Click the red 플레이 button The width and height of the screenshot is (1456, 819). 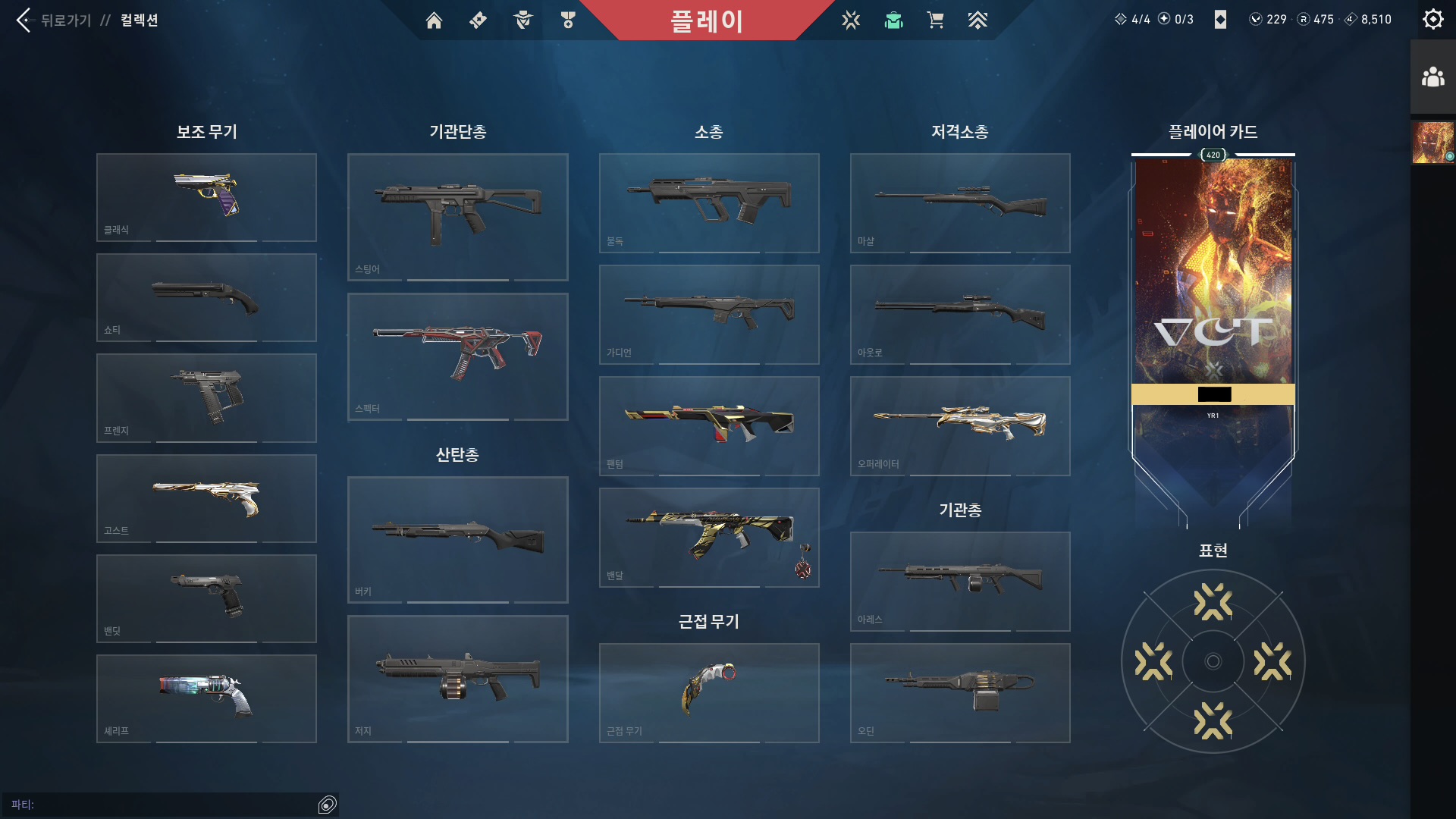coord(706,20)
